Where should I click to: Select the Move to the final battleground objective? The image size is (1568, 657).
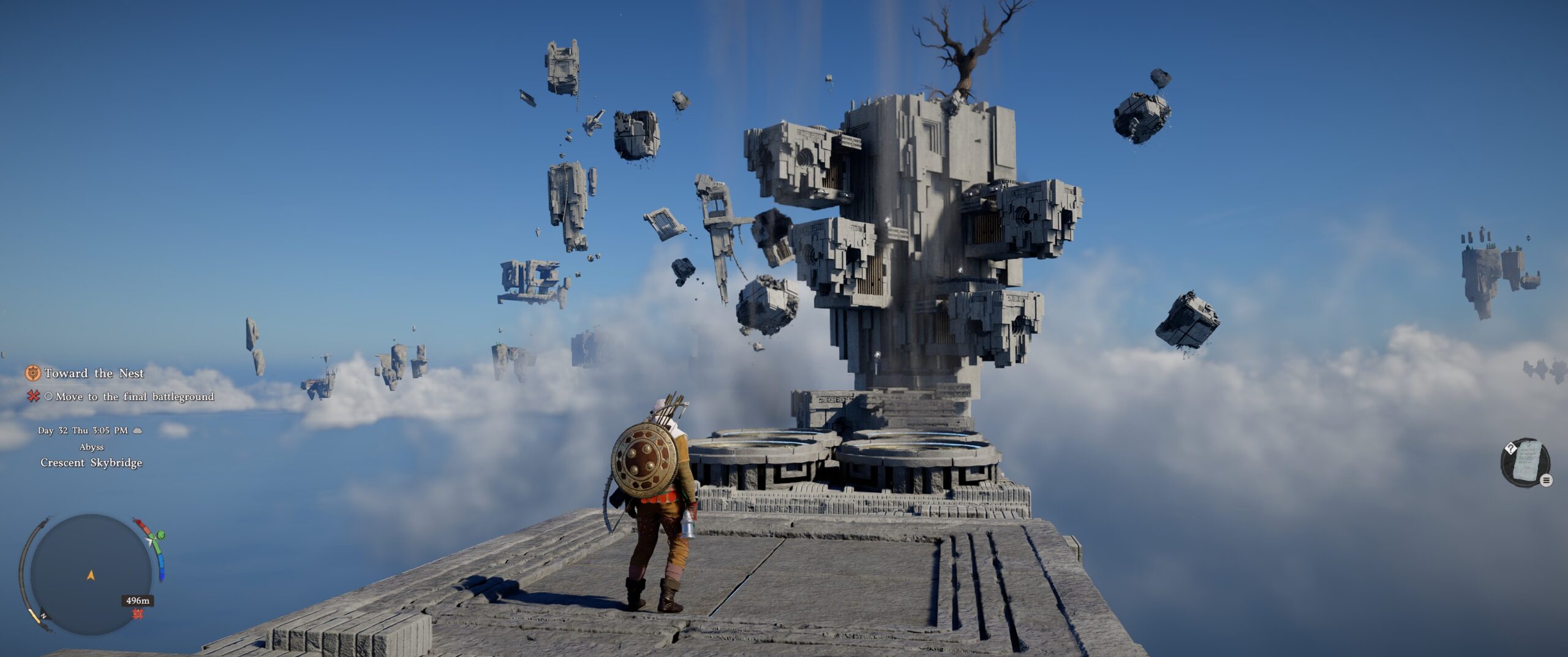click(134, 397)
